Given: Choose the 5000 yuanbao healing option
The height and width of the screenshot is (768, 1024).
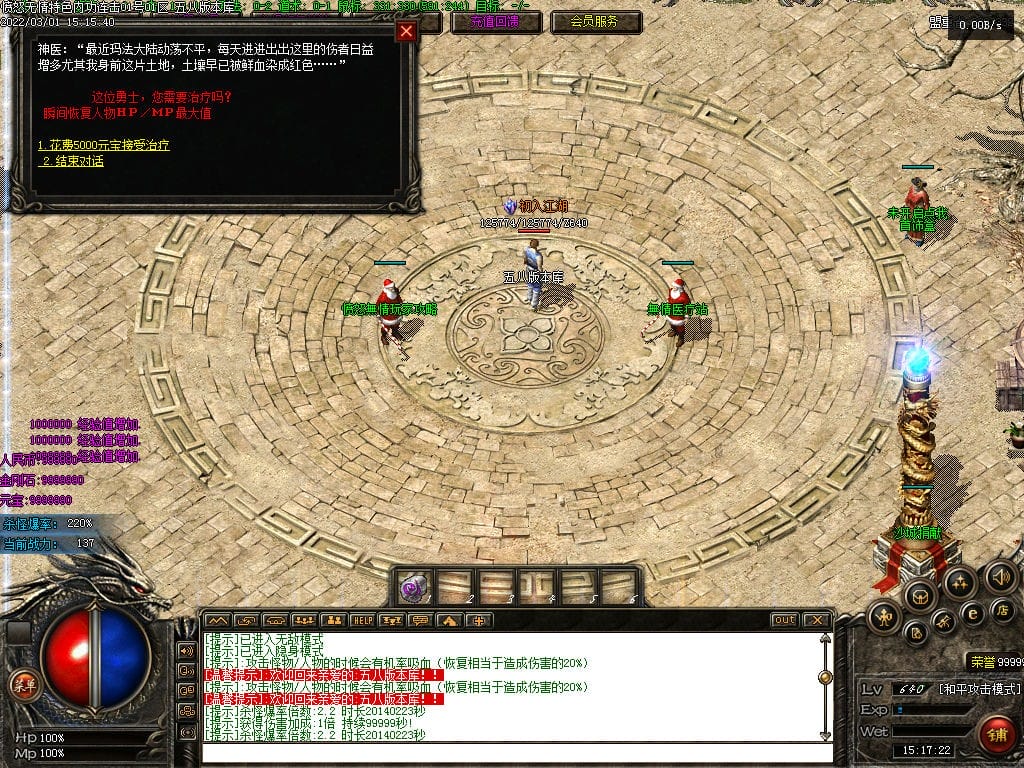Looking at the screenshot, I should [x=104, y=146].
